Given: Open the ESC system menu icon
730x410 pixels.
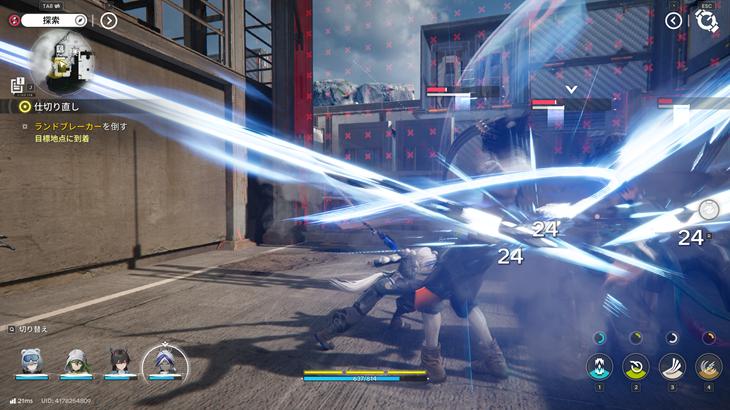Looking at the screenshot, I should [707, 20].
